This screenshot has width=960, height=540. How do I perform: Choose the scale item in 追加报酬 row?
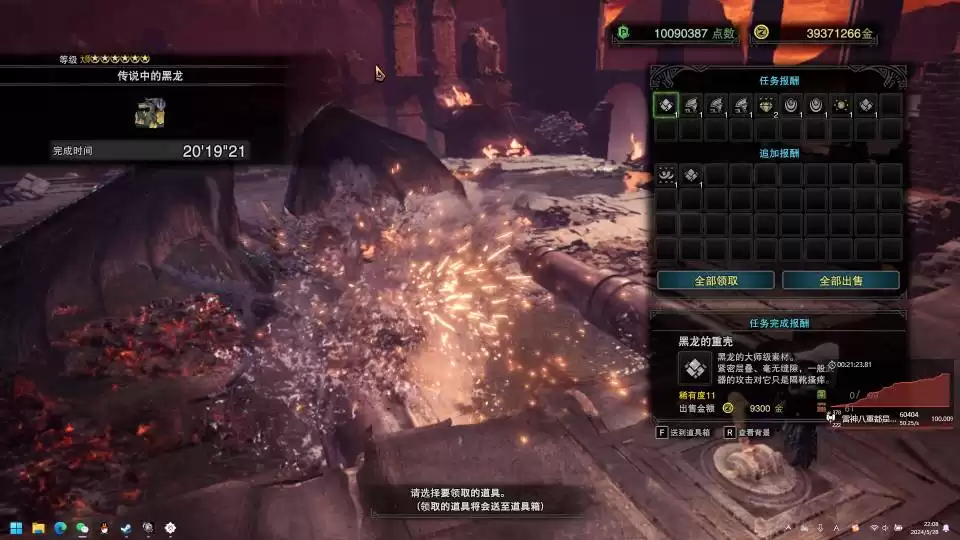tap(691, 175)
